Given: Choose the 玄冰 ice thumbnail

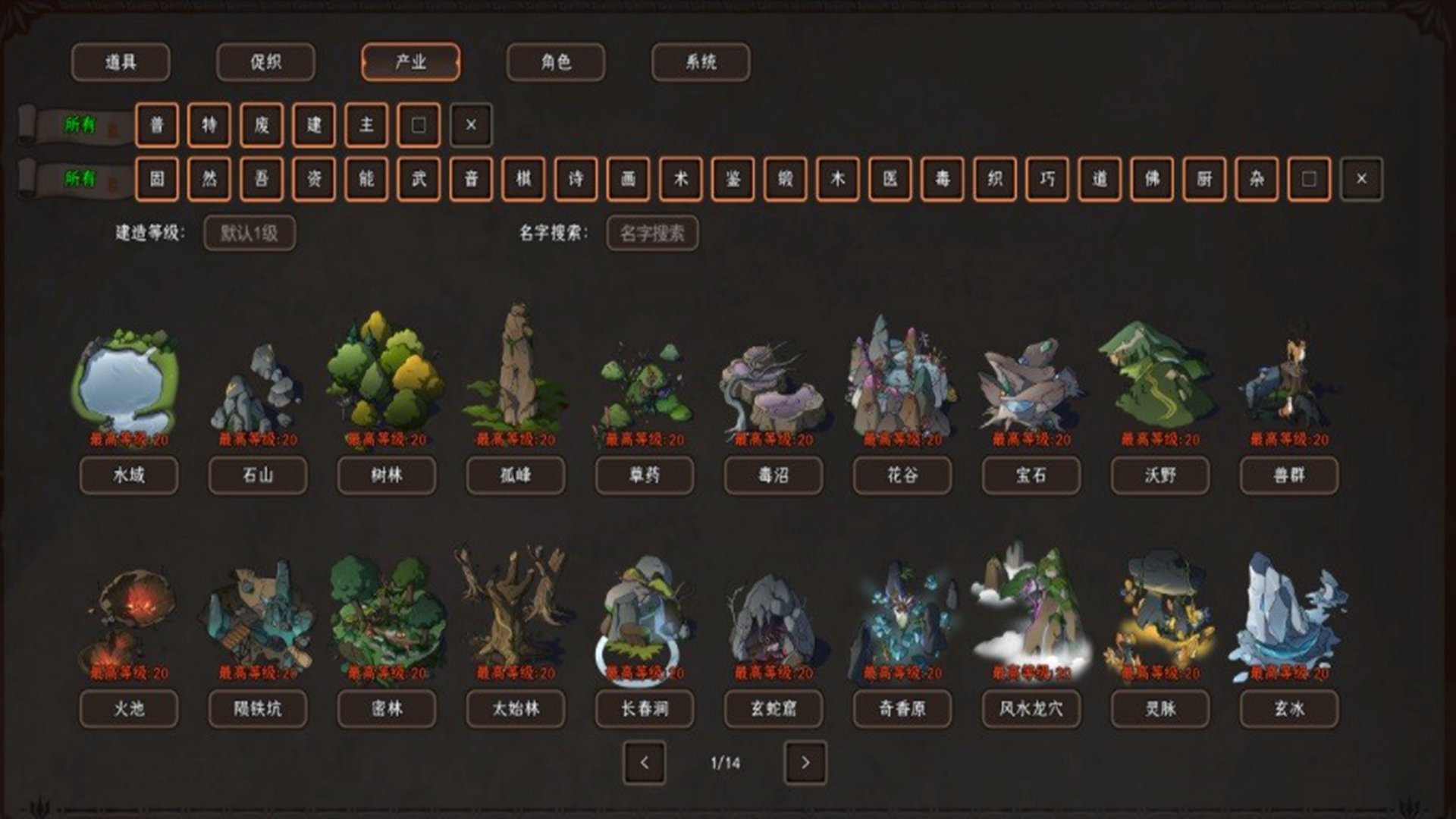Looking at the screenshot, I should [1289, 610].
